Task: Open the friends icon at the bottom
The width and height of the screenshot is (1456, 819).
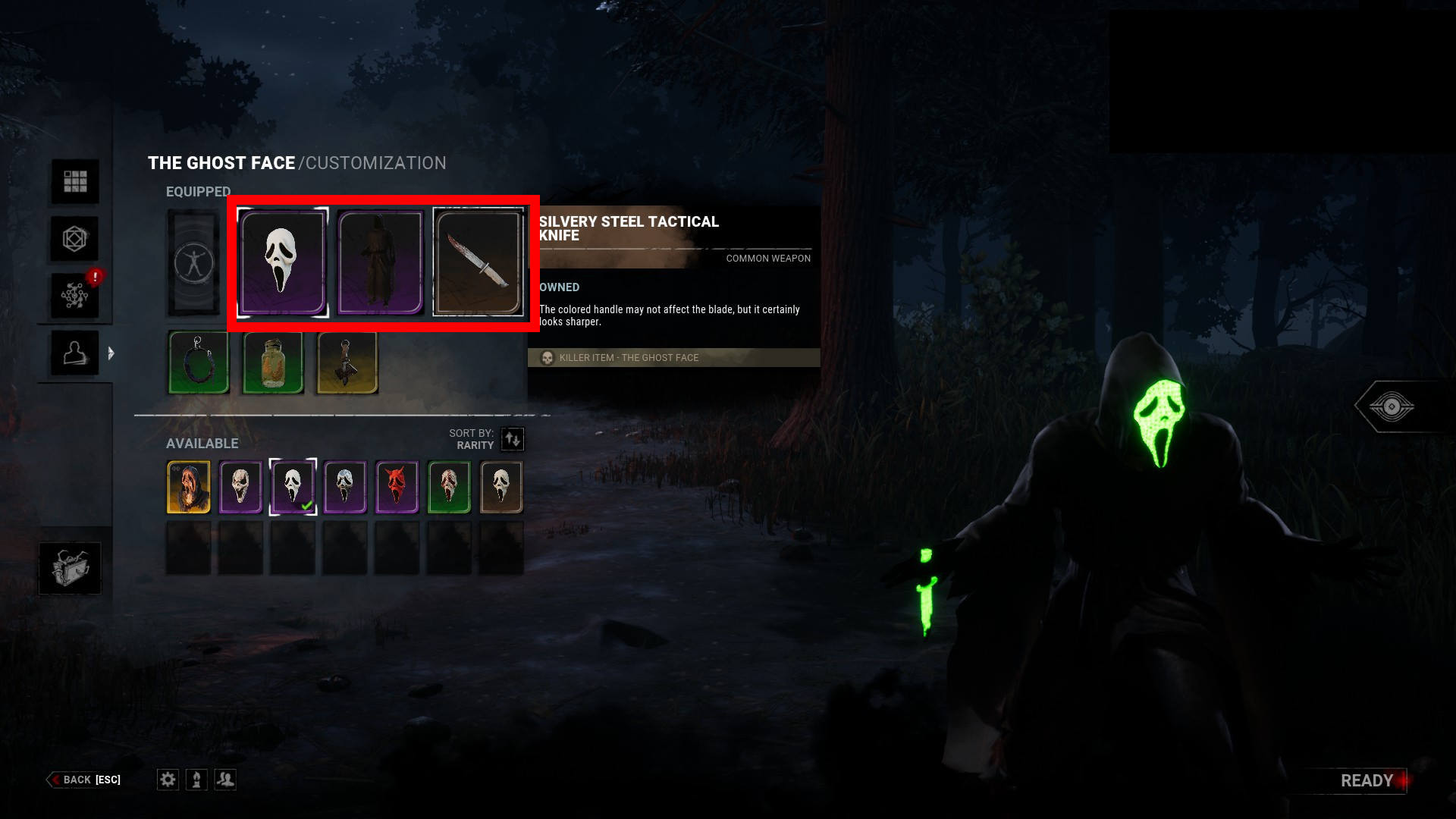Action: tap(225, 780)
